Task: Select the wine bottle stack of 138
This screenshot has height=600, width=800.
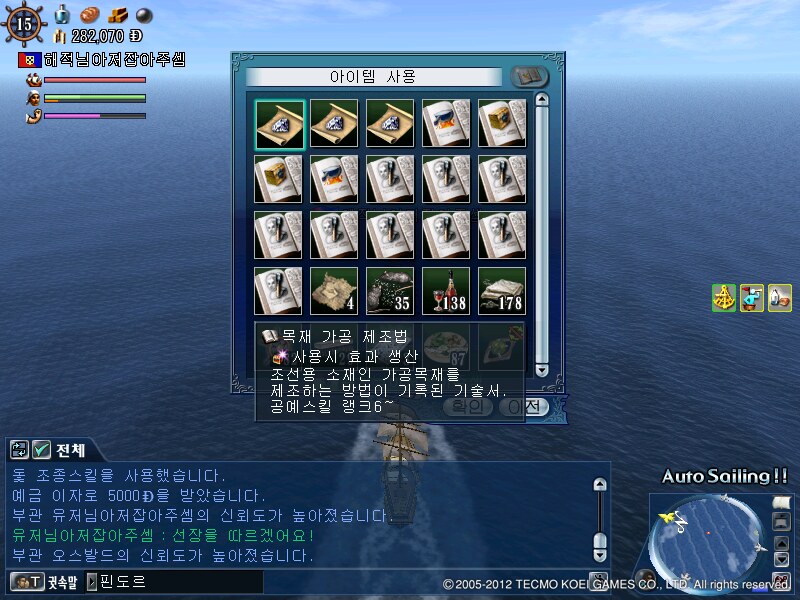Action: [447, 291]
